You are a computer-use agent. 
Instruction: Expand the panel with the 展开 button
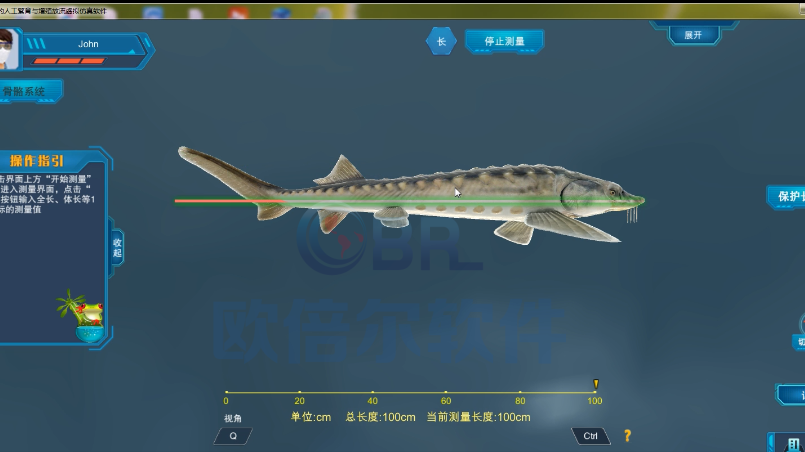(x=693, y=35)
